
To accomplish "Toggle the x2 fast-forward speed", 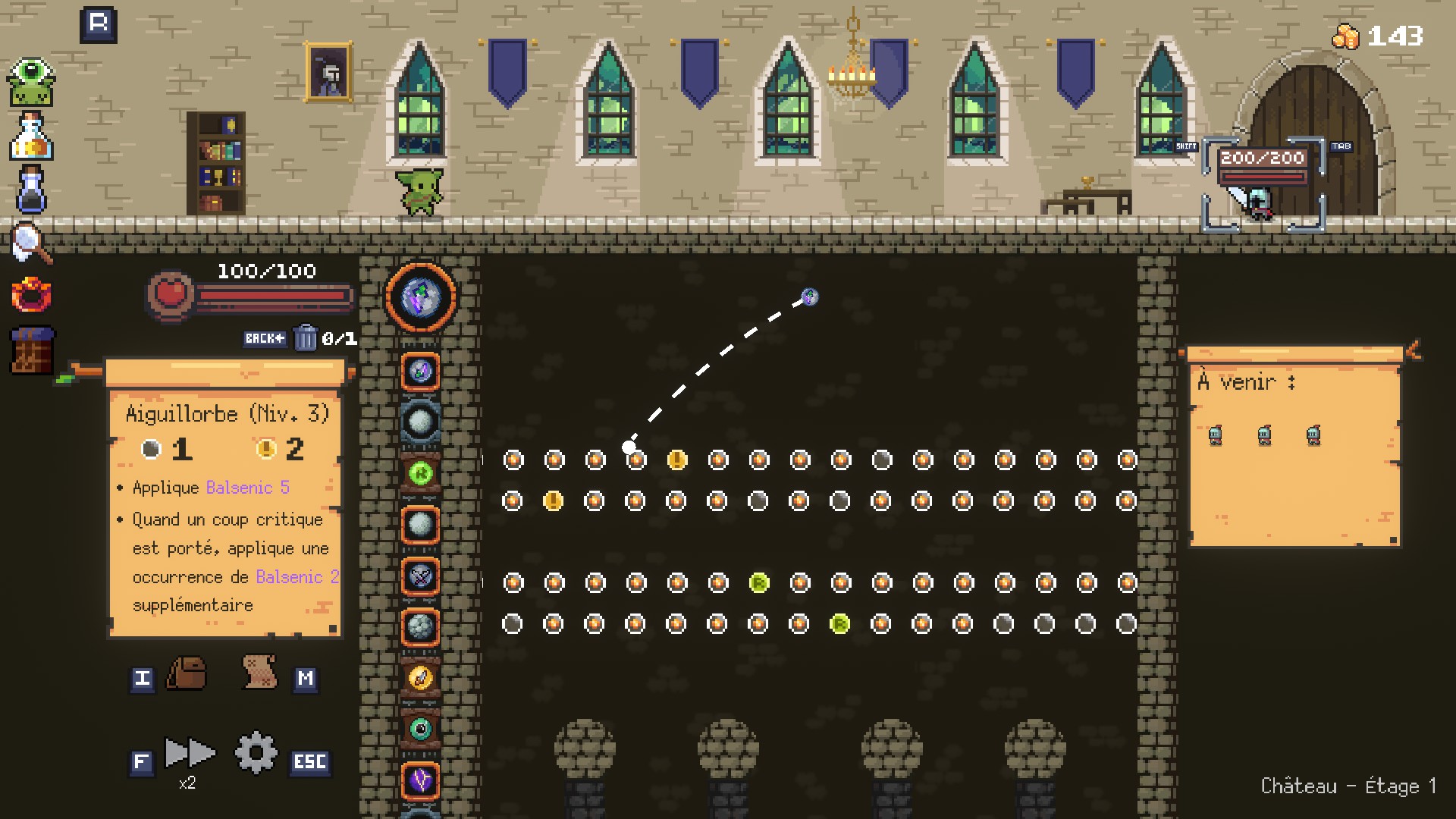I will pyautogui.click(x=189, y=754).
